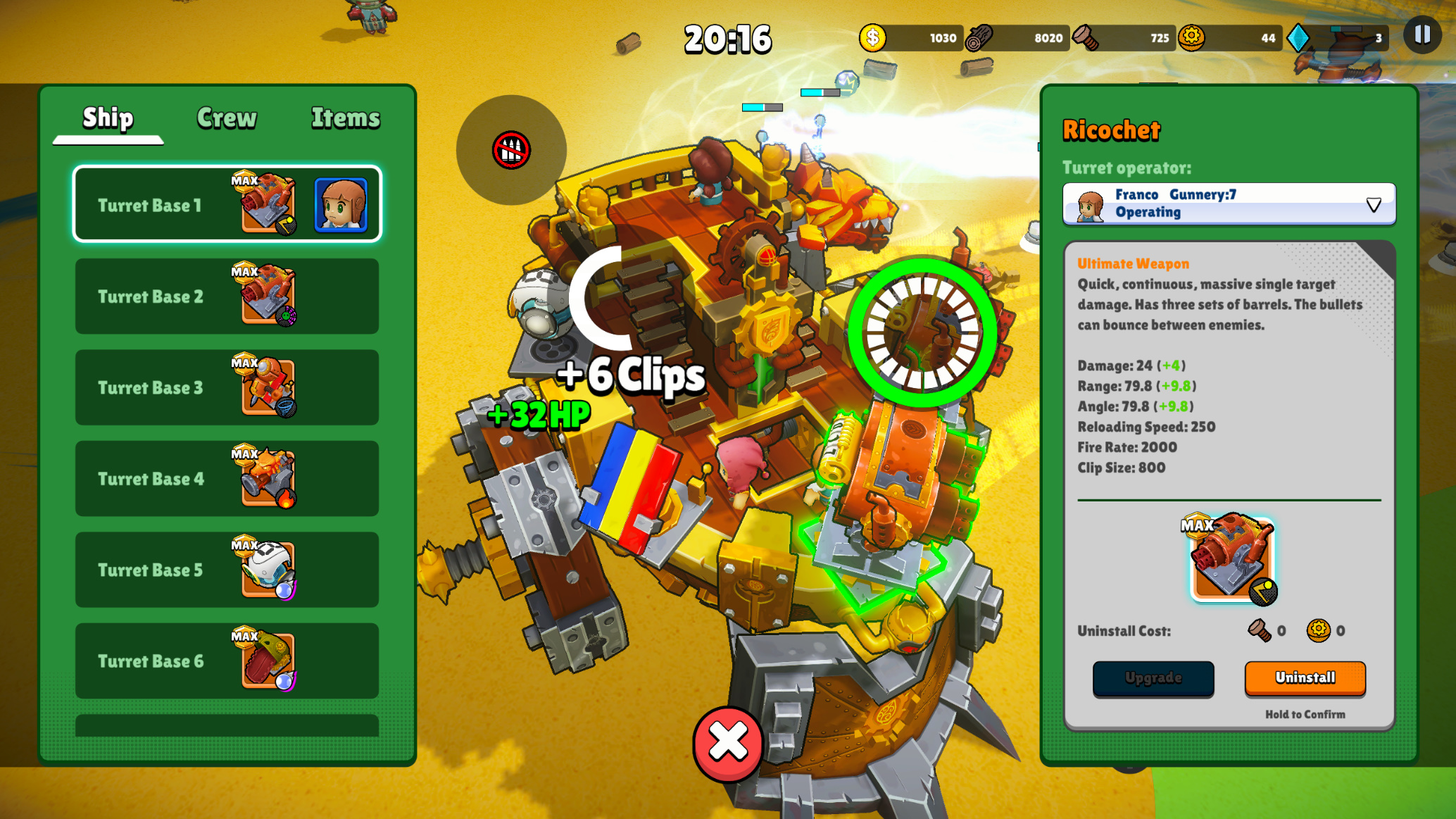Select the diamond resource icon
The width and height of the screenshot is (1456, 819).
coord(1299,39)
